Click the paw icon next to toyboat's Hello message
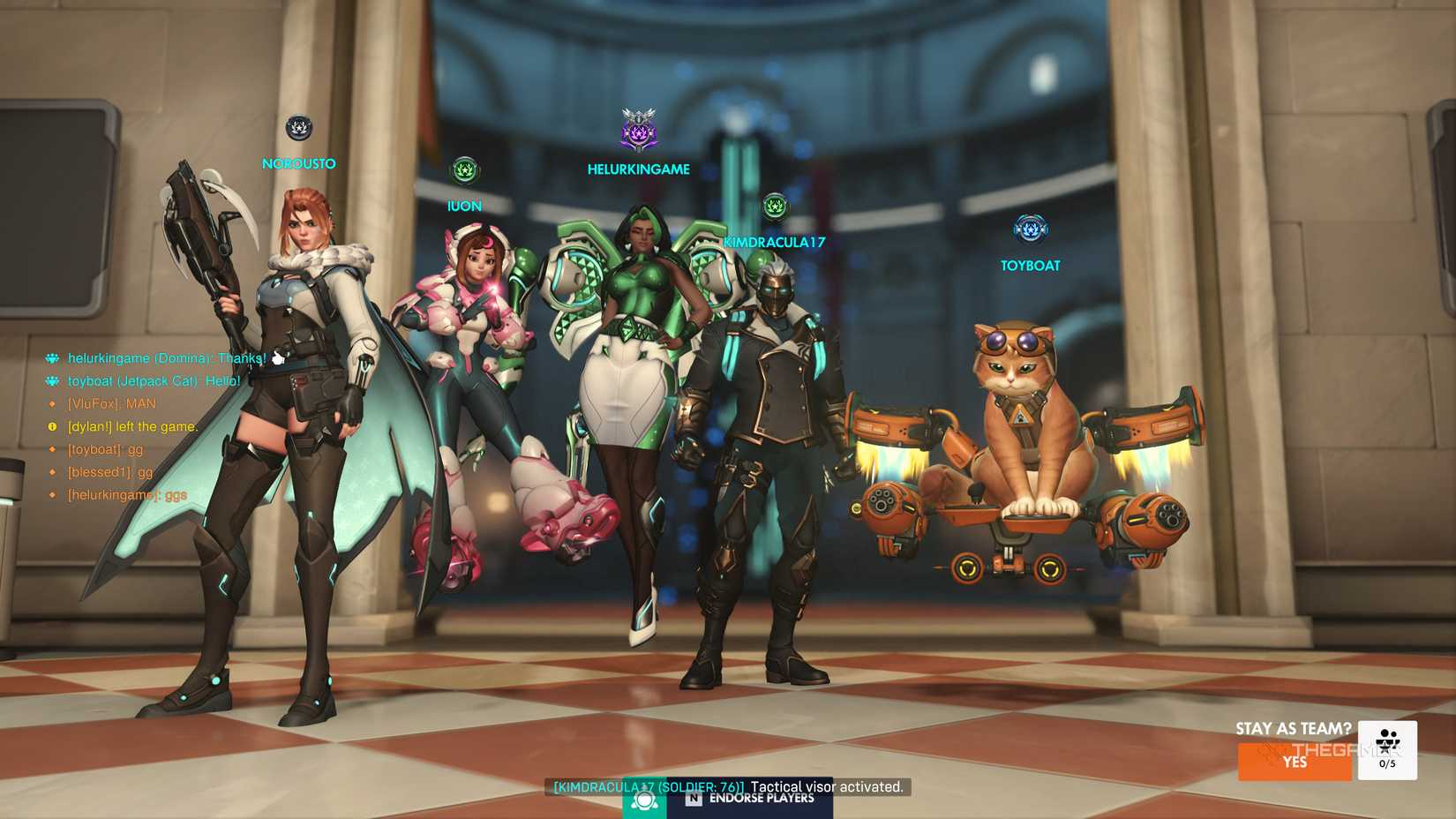 (54, 381)
